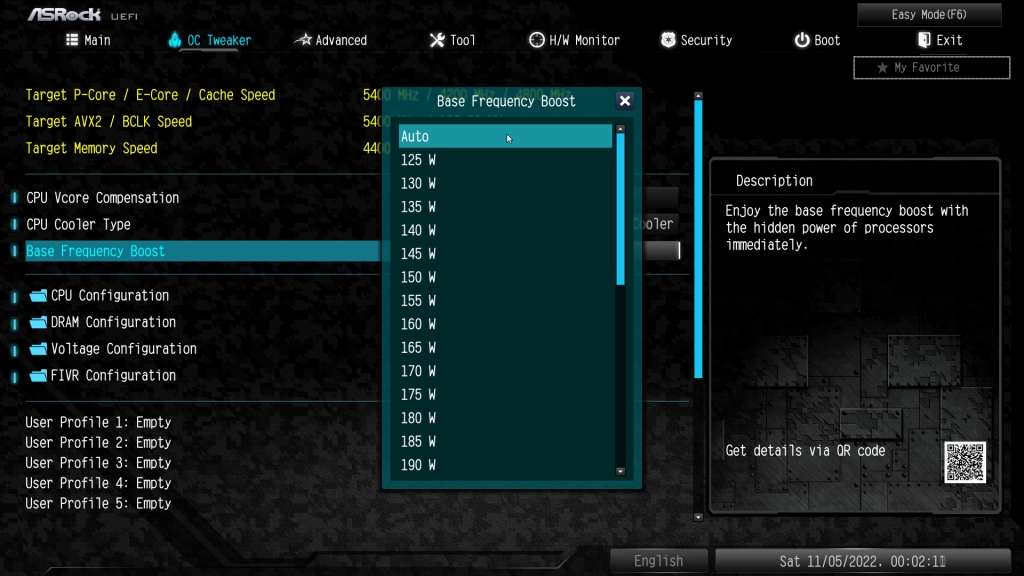1024x576 pixels.
Task: Select the Auto option in the list
Action: (x=505, y=136)
